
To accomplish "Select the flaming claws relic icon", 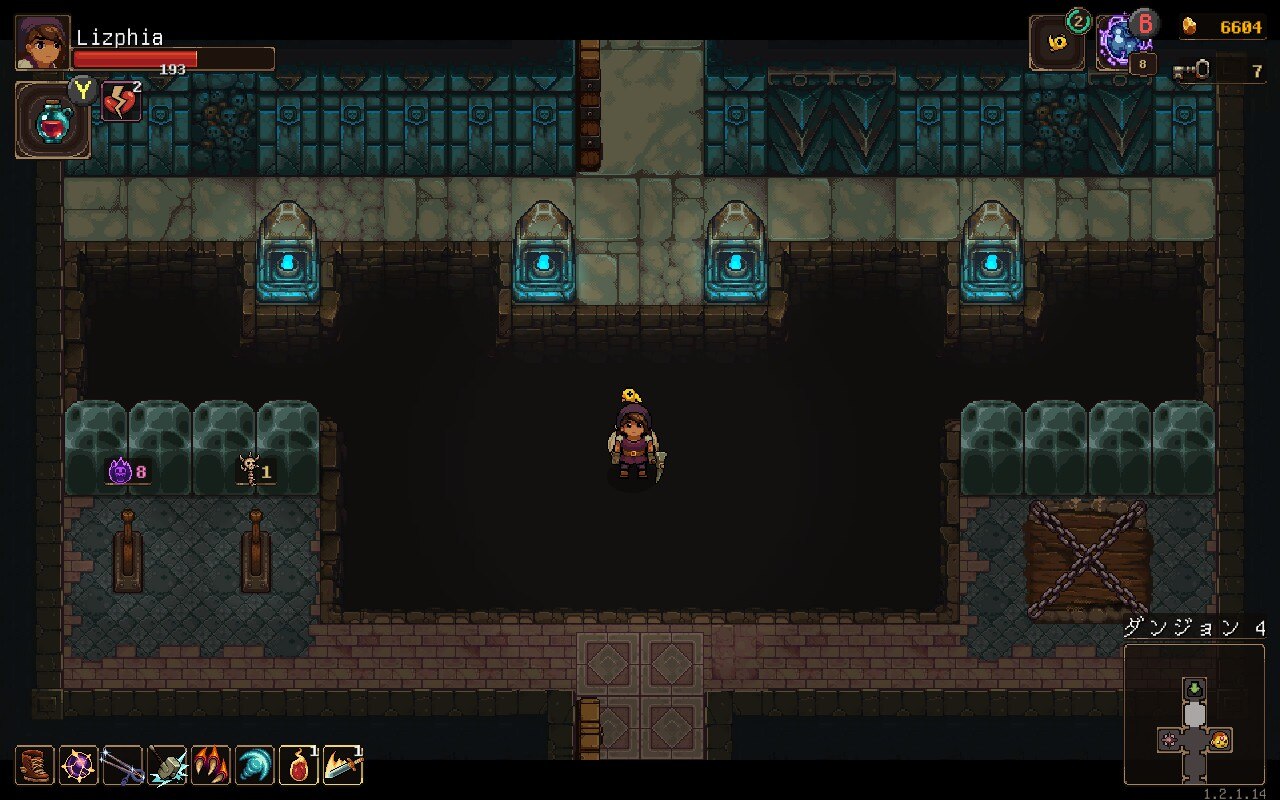I will pyautogui.click(x=210, y=766).
